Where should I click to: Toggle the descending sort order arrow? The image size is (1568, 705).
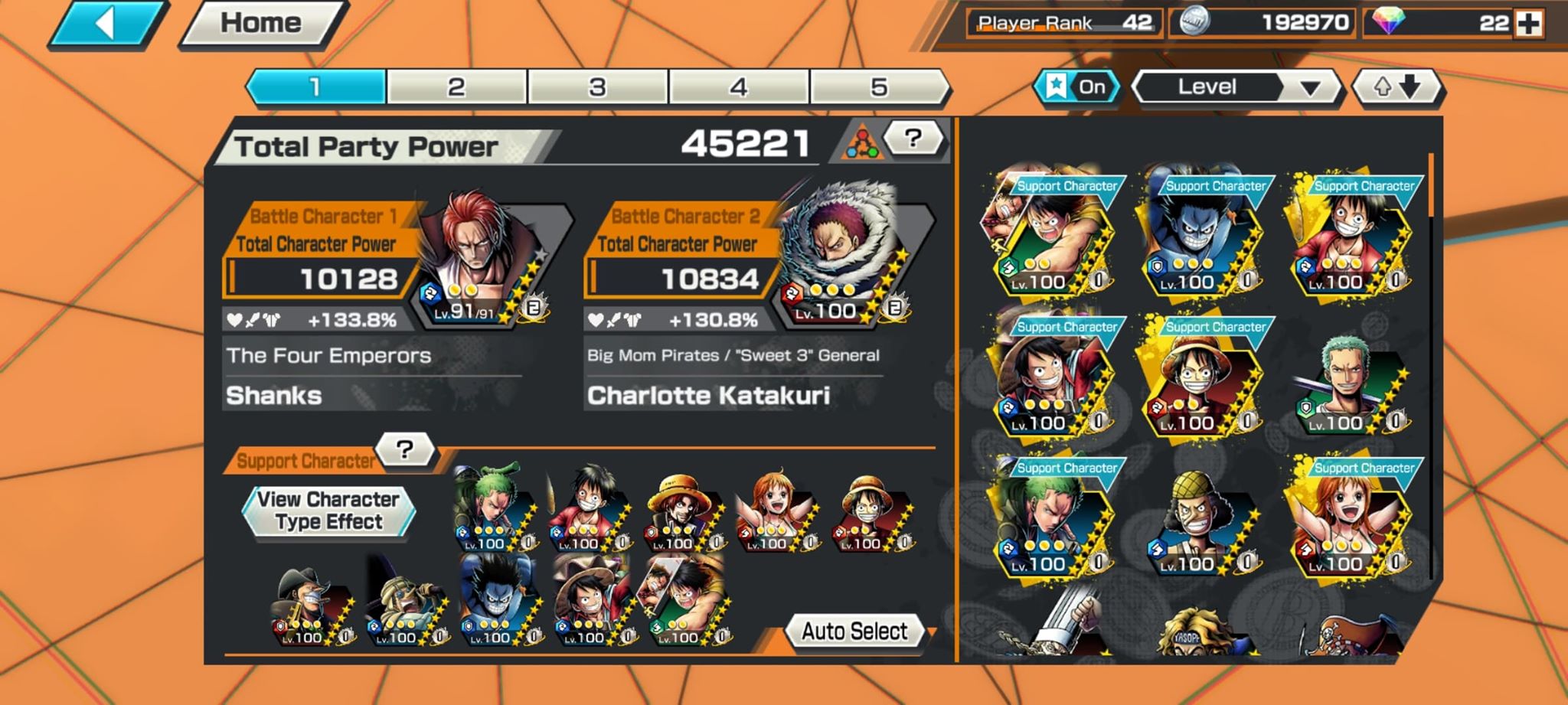(x=1410, y=86)
